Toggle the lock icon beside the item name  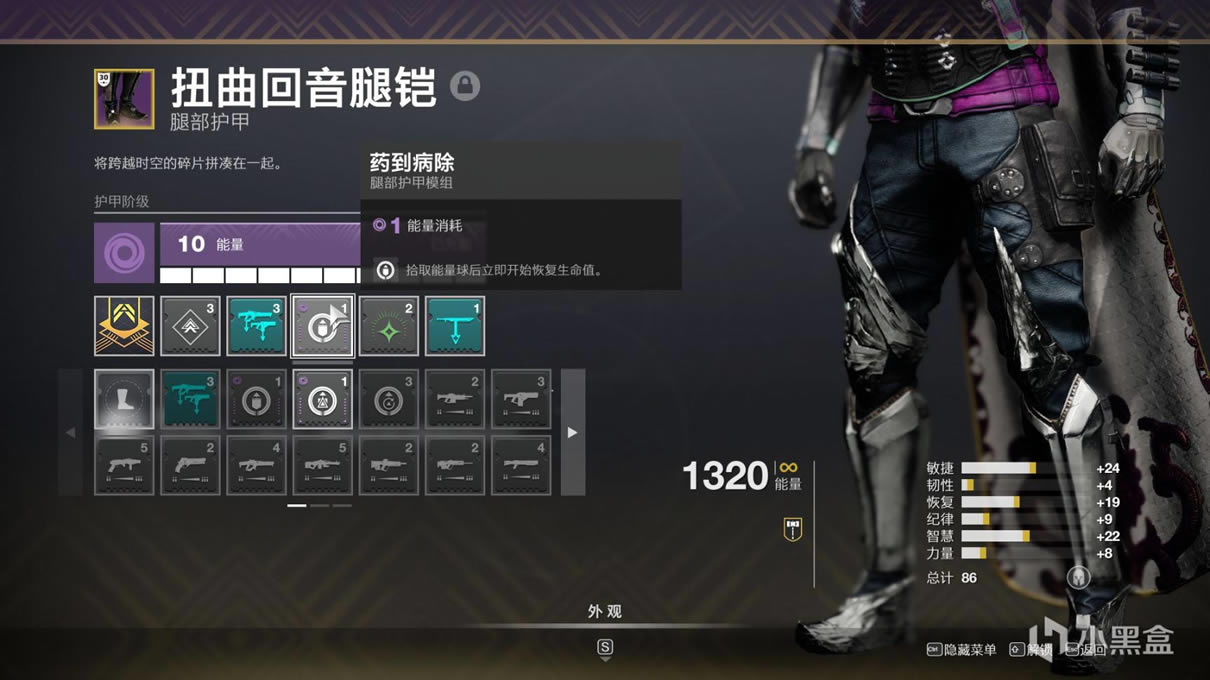(465, 86)
